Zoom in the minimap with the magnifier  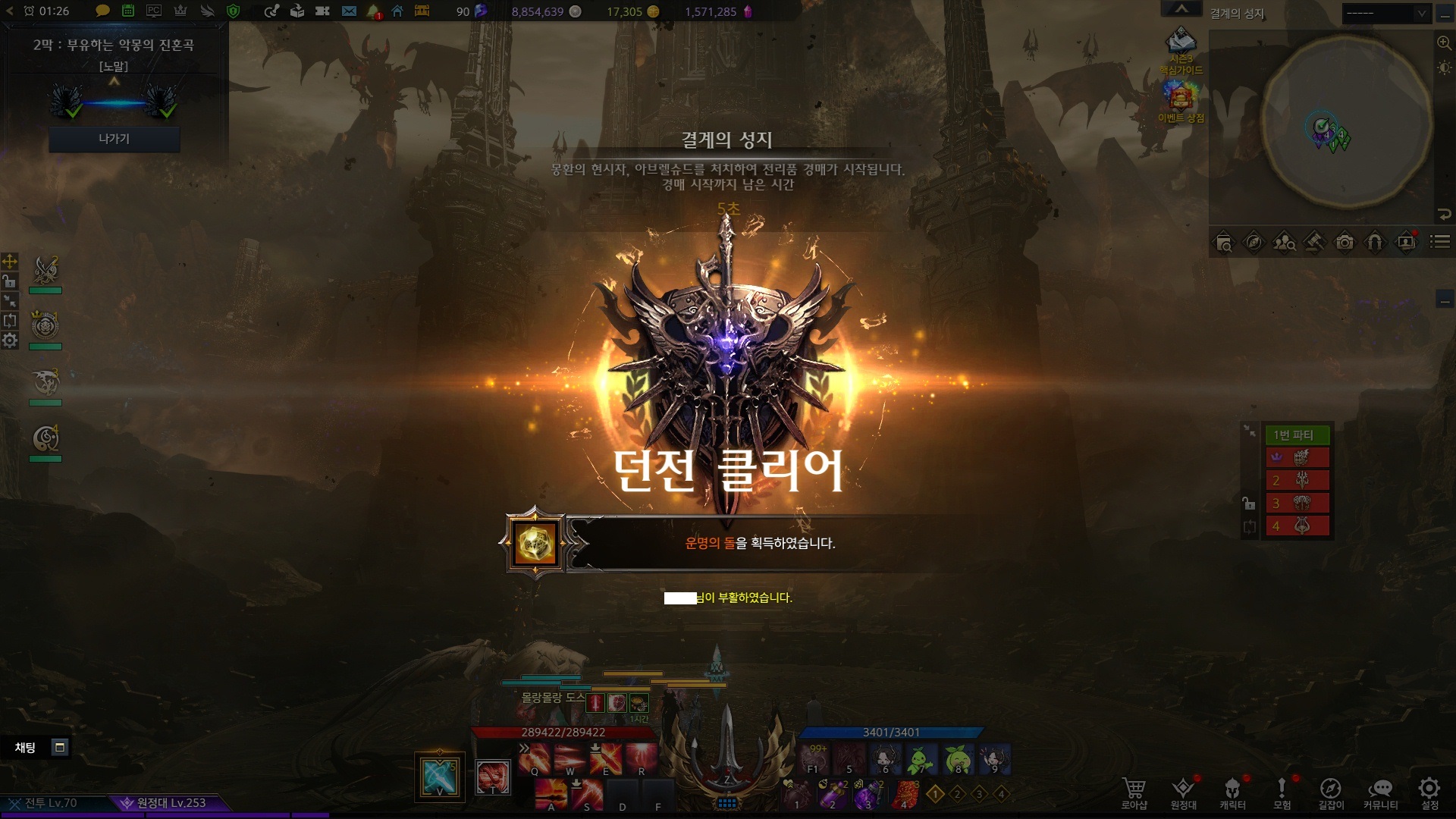click(x=1444, y=43)
